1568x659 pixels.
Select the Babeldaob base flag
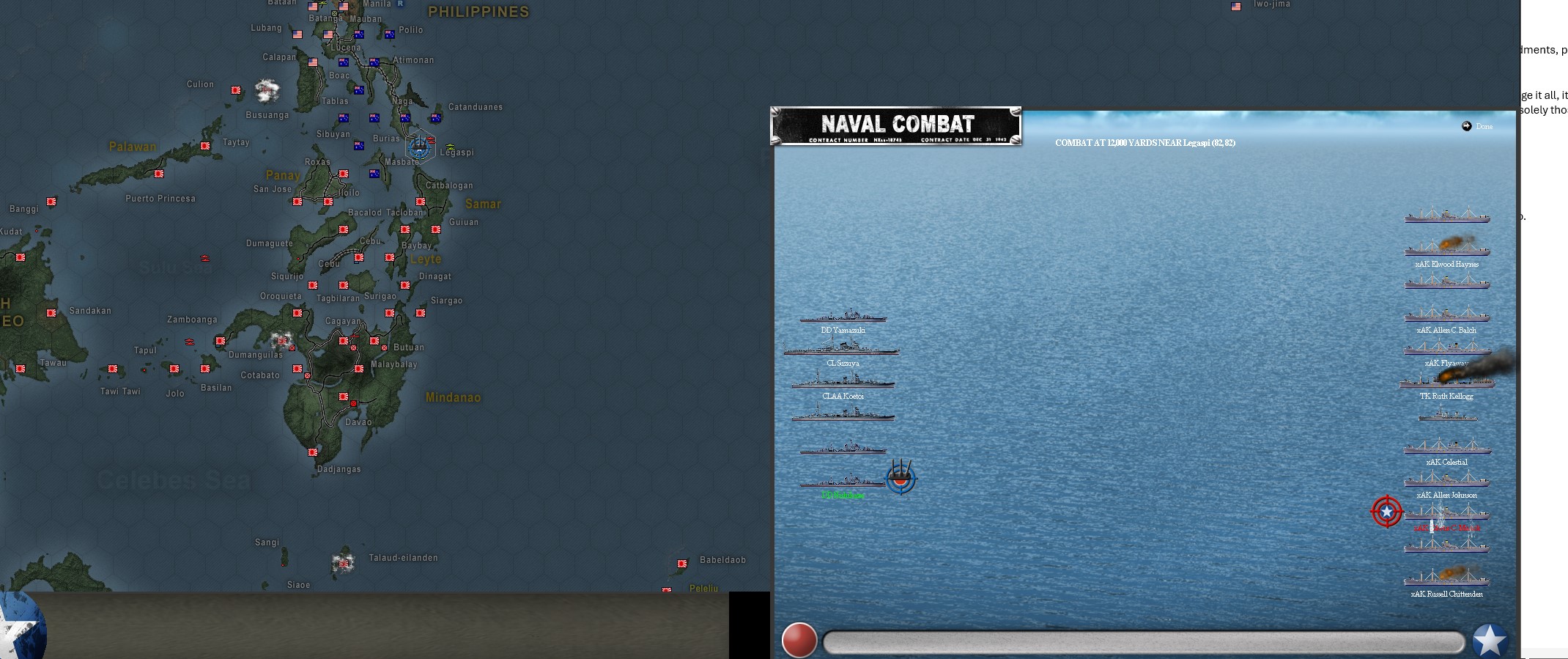click(682, 564)
